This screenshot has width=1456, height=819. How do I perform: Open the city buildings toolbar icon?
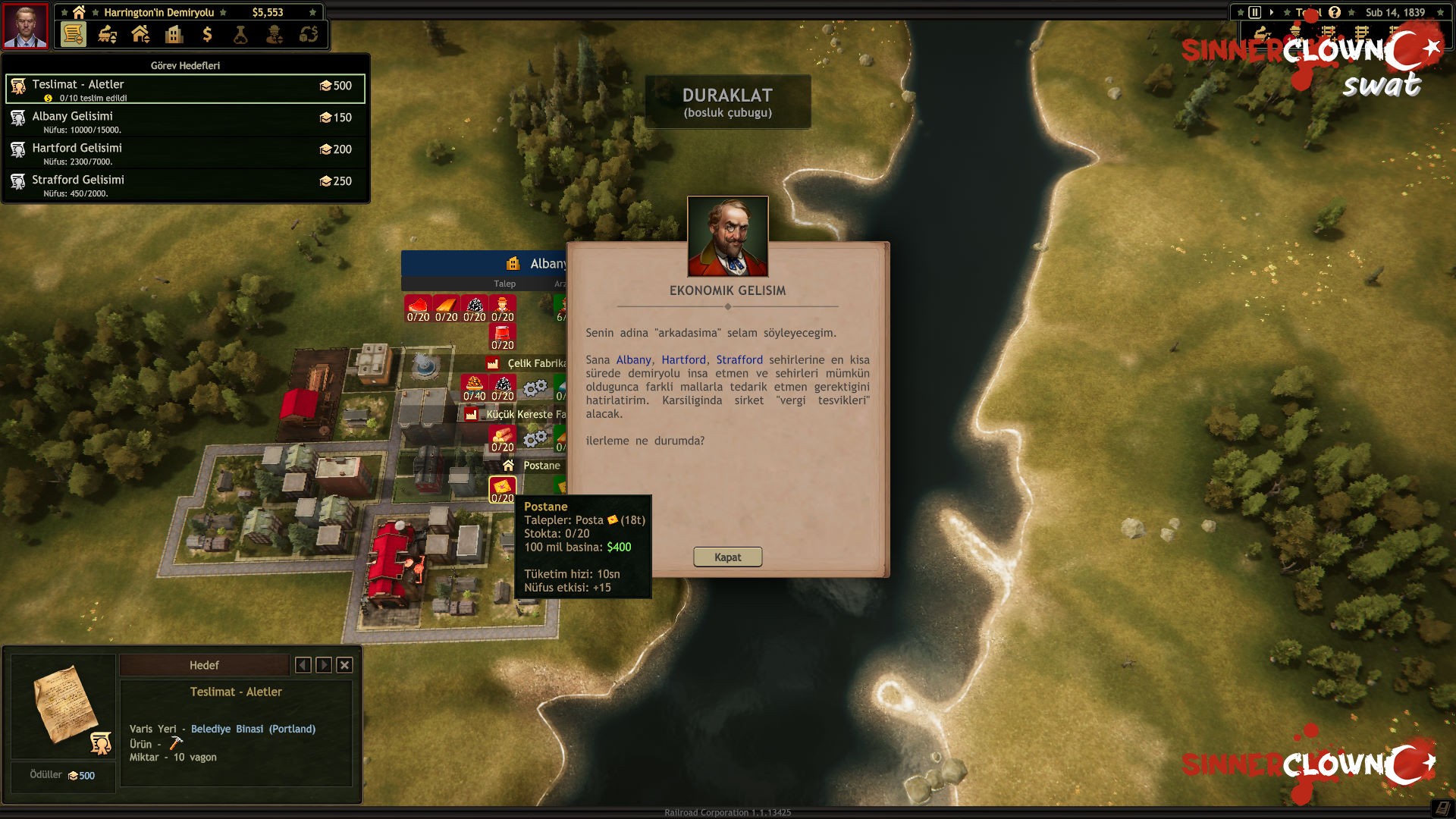click(174, 34)
